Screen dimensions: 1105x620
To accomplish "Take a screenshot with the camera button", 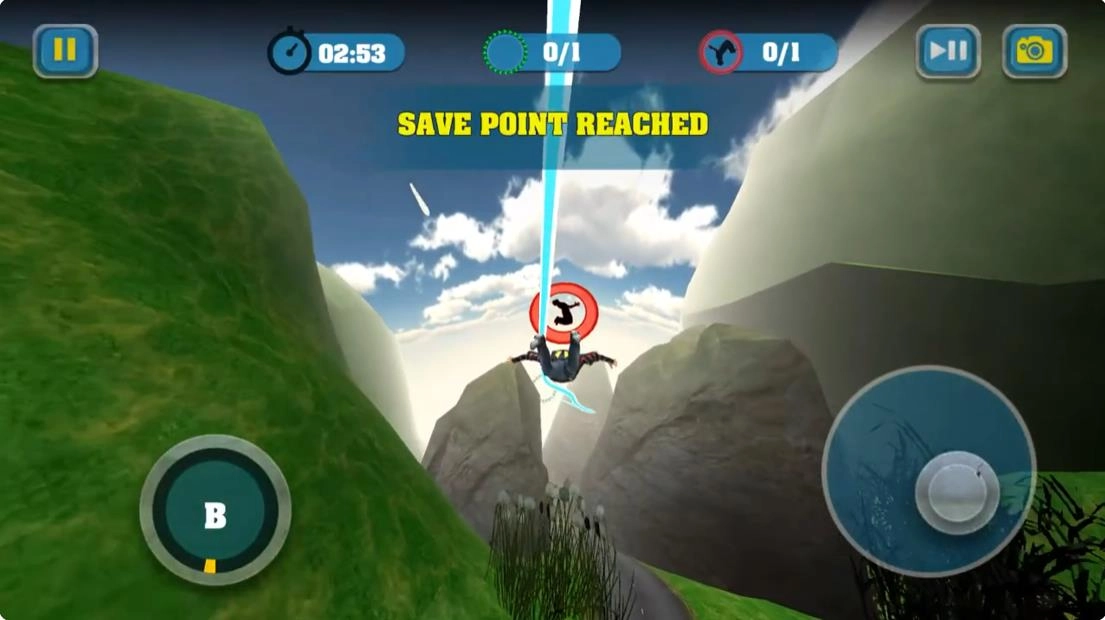I will point(1034,51).
